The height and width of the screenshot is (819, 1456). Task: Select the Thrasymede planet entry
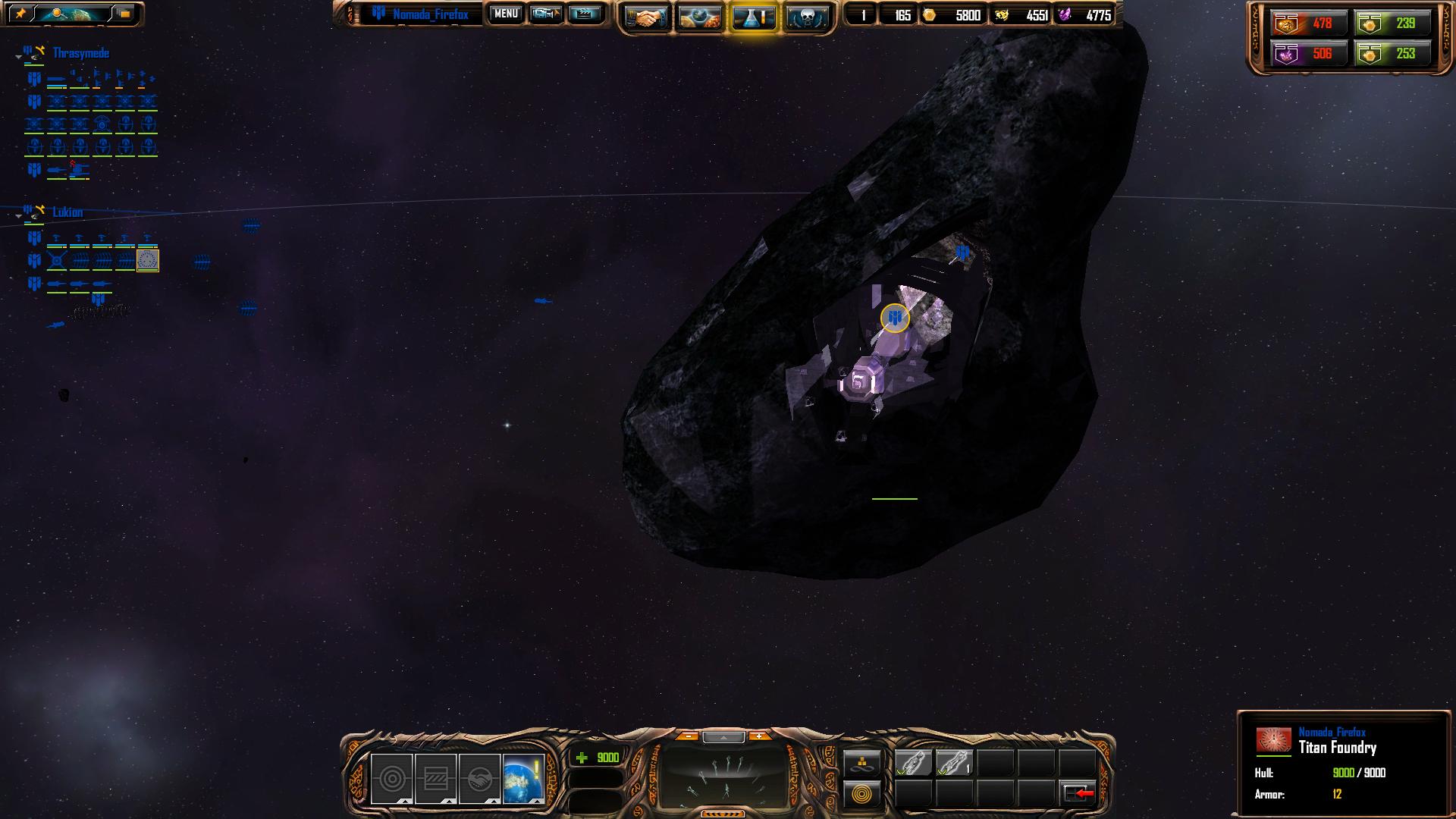[80, 53]
